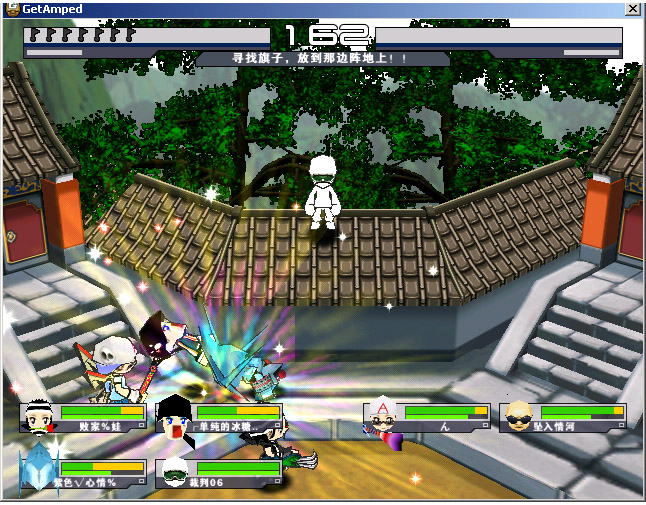This screenshot has height=505, width=646.
Task: Select the 裁判06 referee panel
Action: tap(220, 474)
